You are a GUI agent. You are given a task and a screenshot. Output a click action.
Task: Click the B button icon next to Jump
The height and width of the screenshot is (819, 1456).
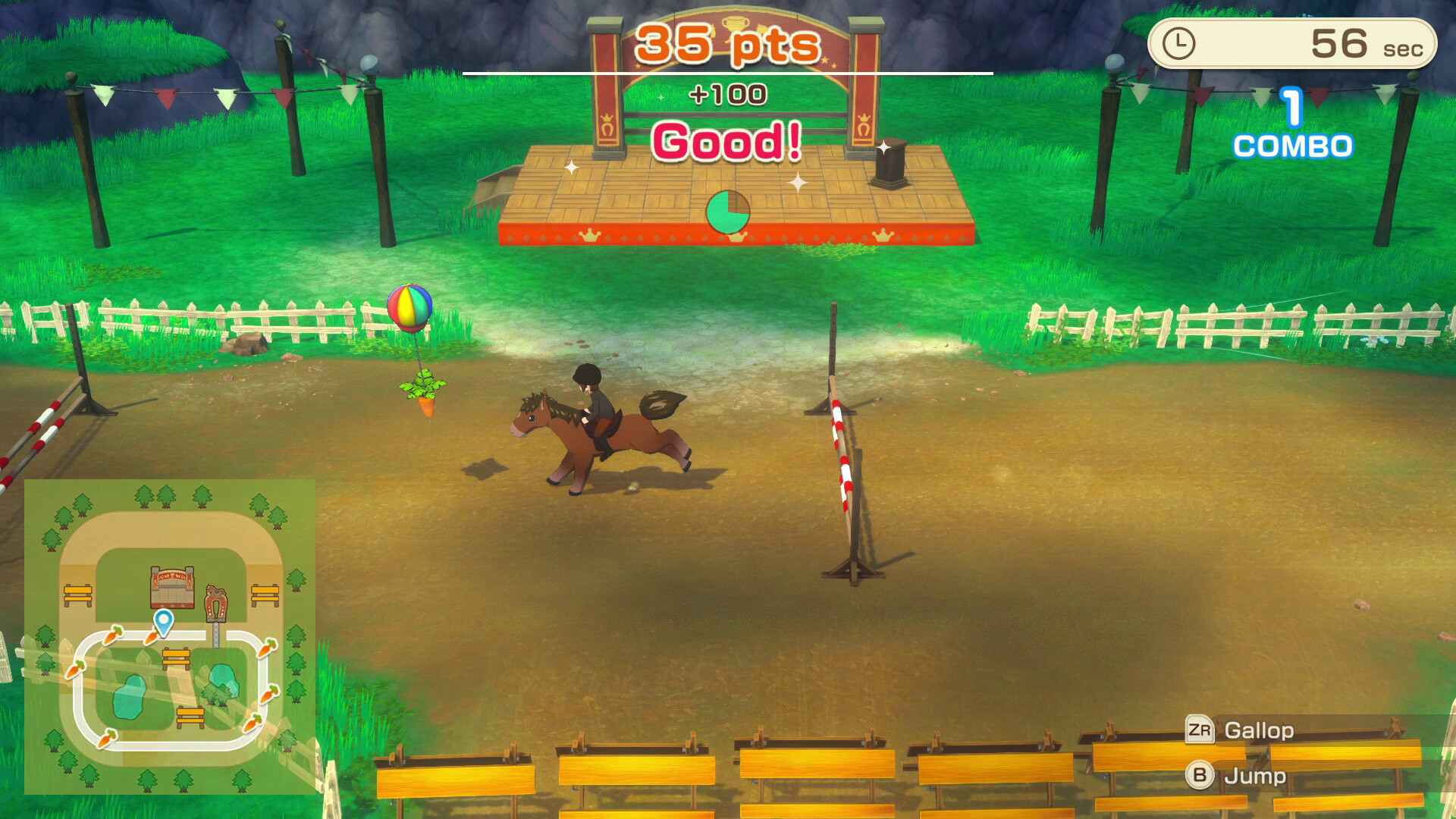1198,776
